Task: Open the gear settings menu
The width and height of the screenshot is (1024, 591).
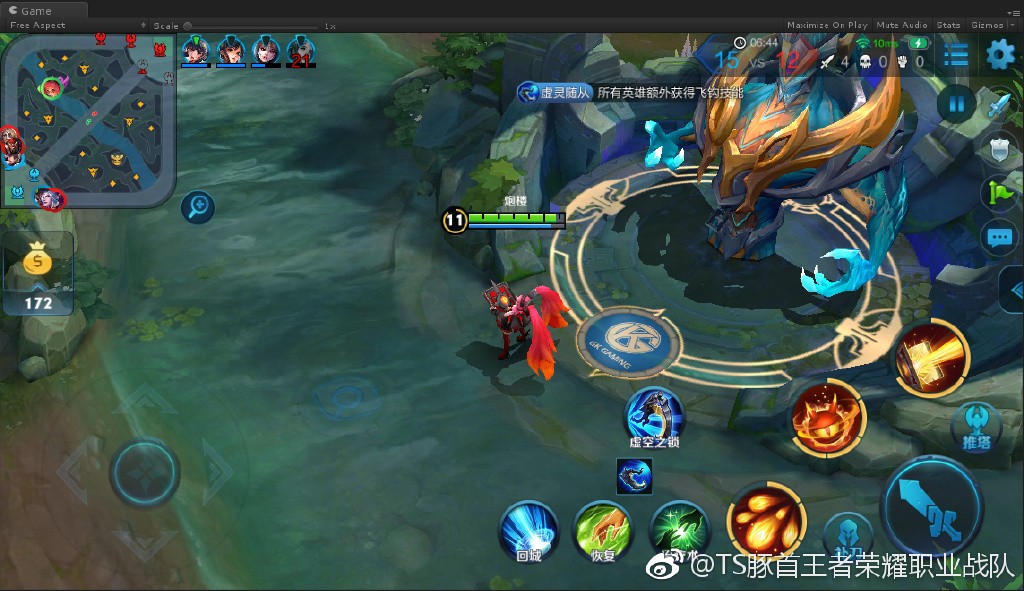Action: point(999,56)
